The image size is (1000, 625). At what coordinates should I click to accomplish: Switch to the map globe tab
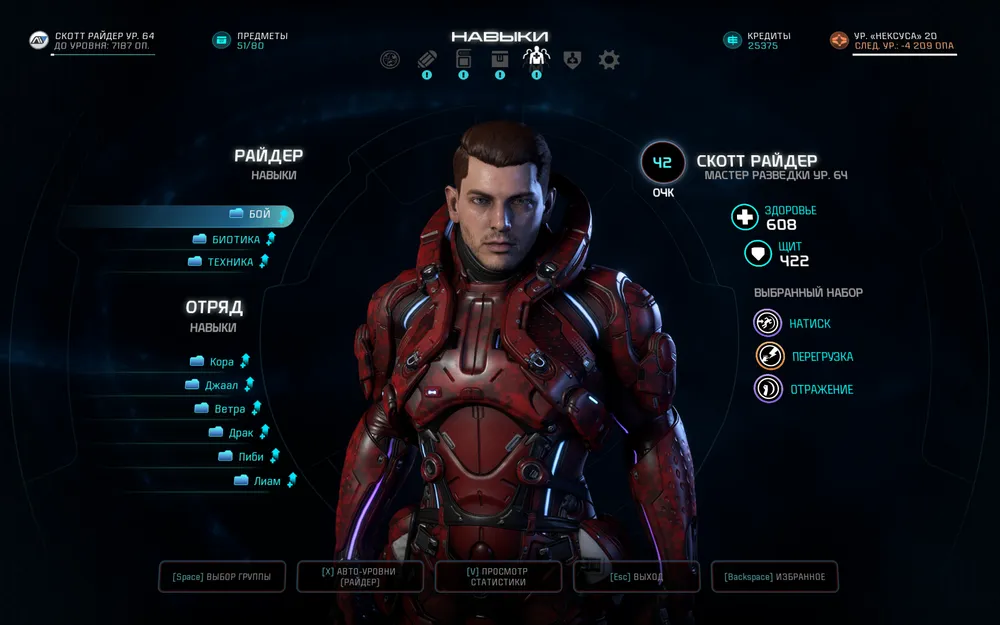(390, 60)
